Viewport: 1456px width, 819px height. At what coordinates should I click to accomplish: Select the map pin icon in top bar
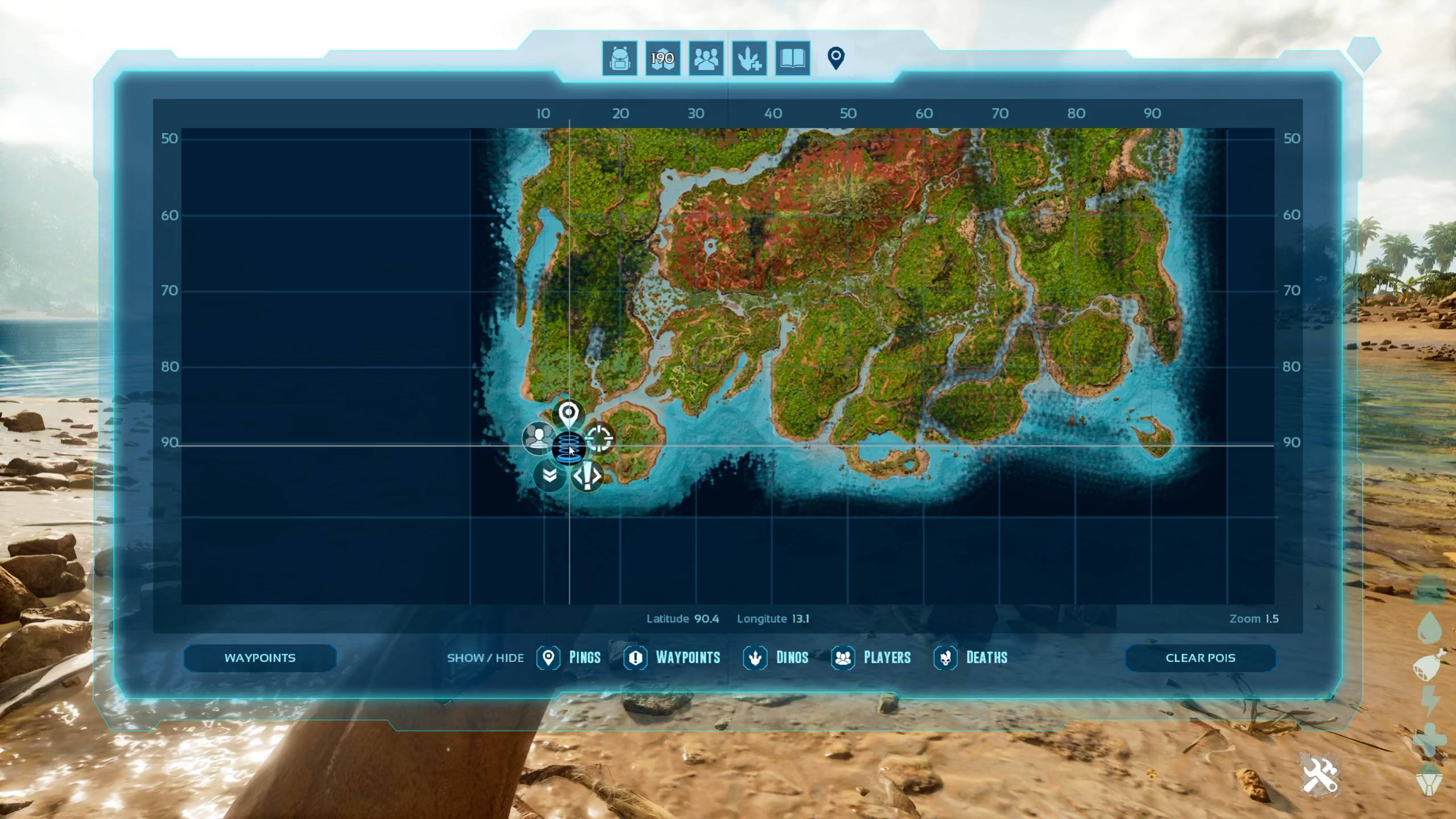[835, 57]
